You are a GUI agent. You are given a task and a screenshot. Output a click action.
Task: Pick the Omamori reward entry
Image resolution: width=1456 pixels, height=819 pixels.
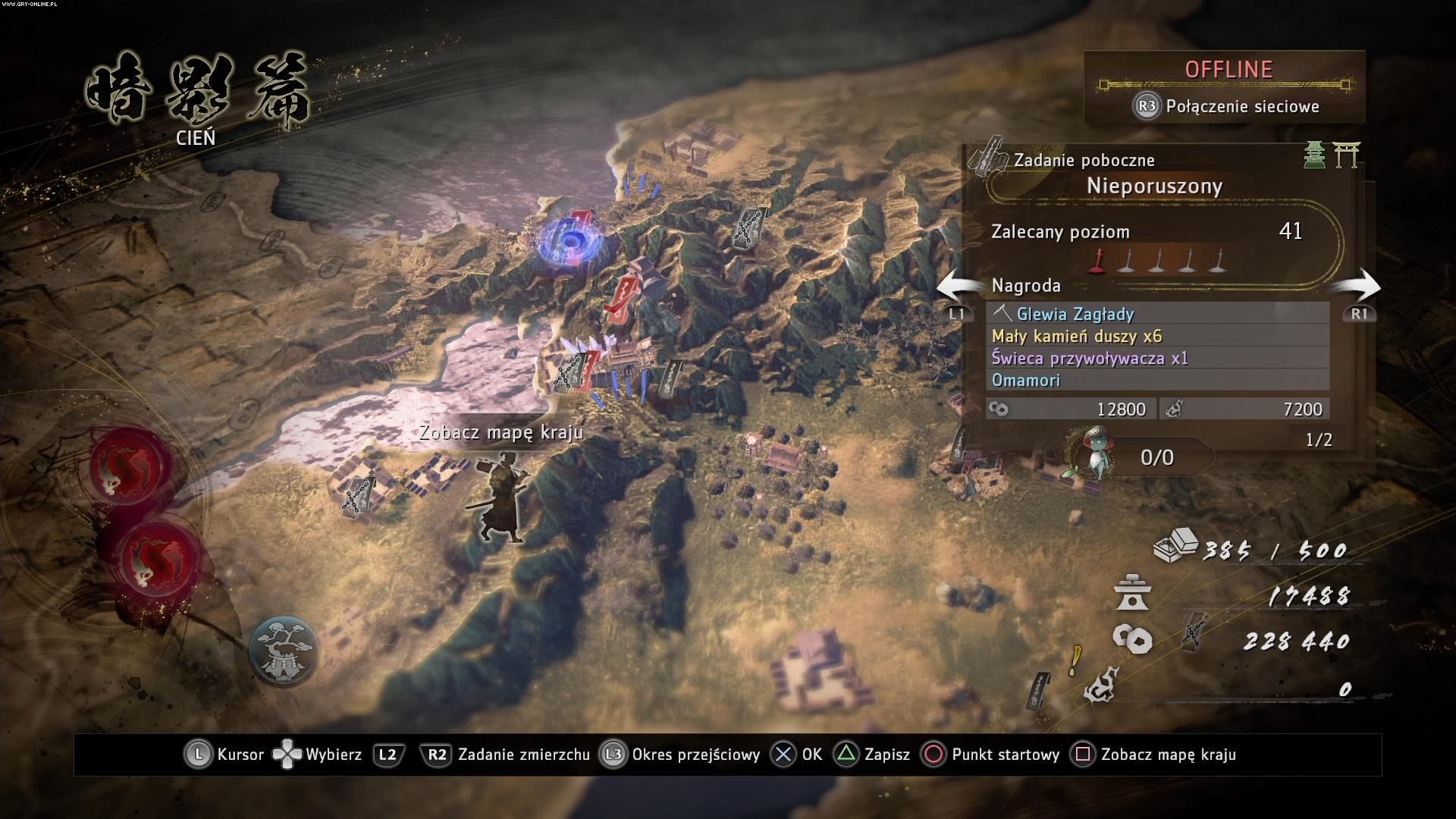(1157, 380)
